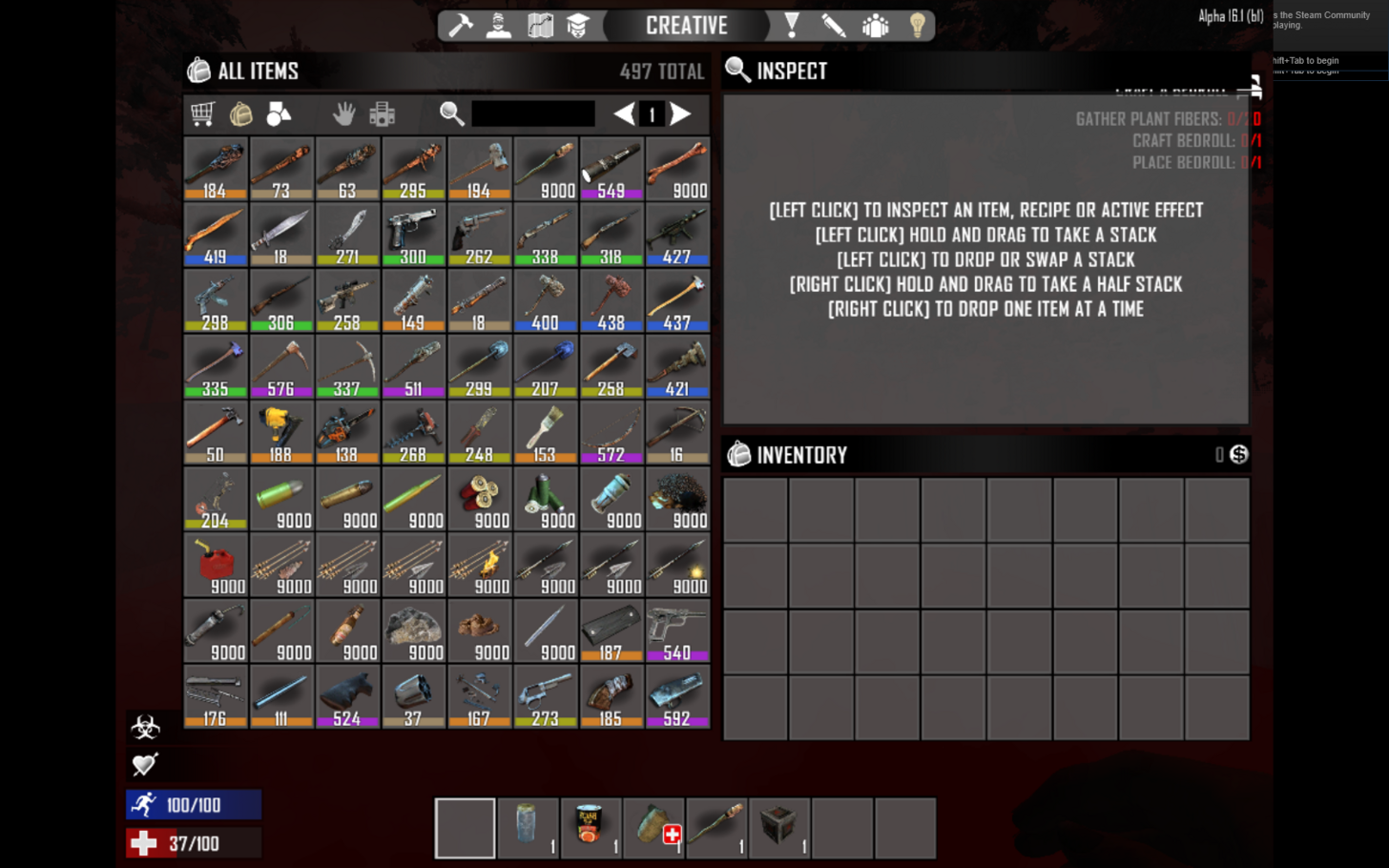Open the crafting hammer tab
1389x868 pixels.
pos(461,26)
